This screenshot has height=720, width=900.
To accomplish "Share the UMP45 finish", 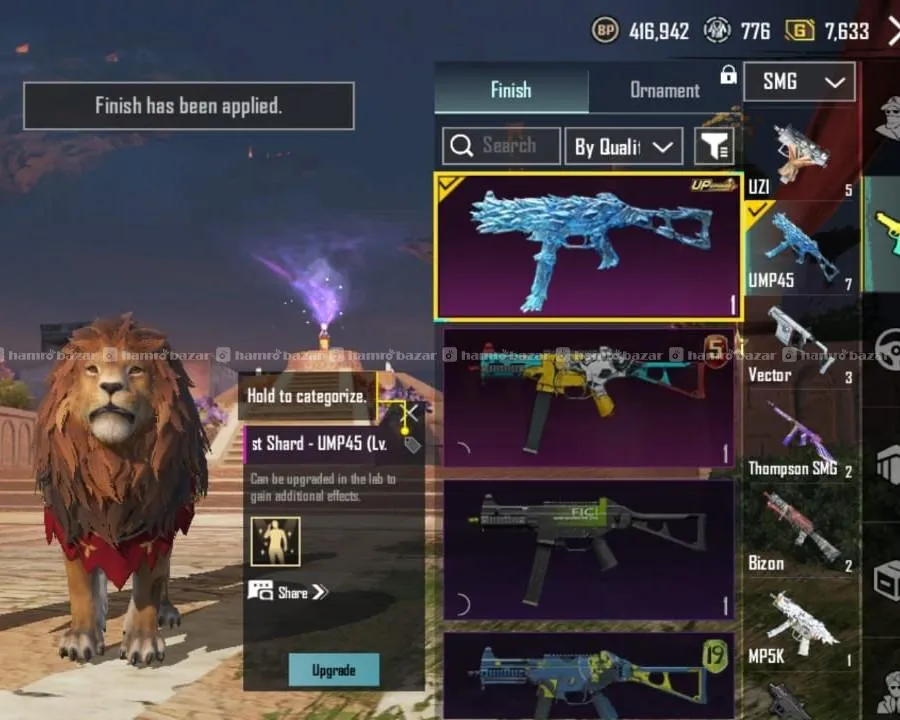I will click(x=288, y=592).
